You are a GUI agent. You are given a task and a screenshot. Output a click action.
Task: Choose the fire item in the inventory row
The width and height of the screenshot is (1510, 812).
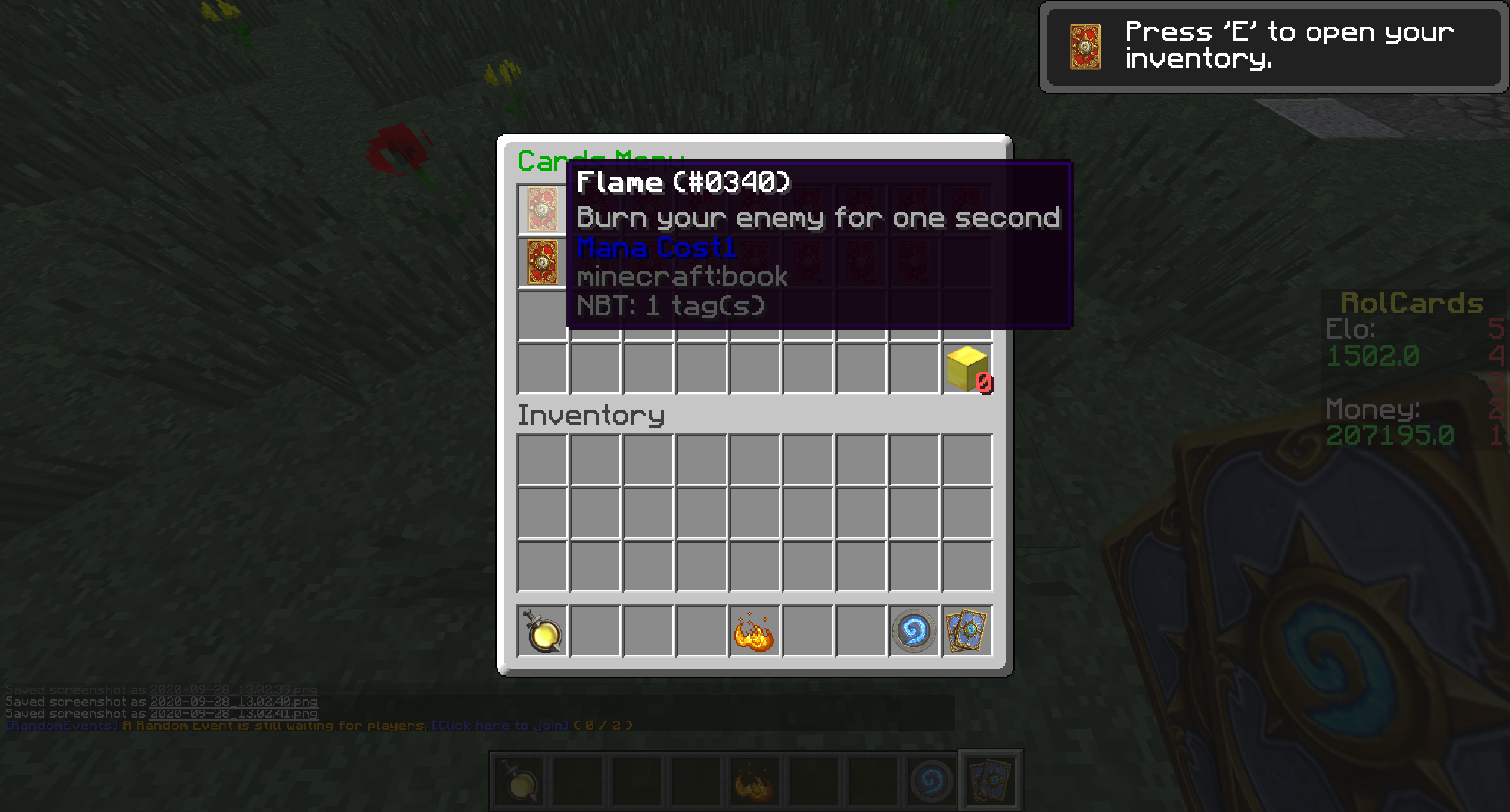click(754, 631)
